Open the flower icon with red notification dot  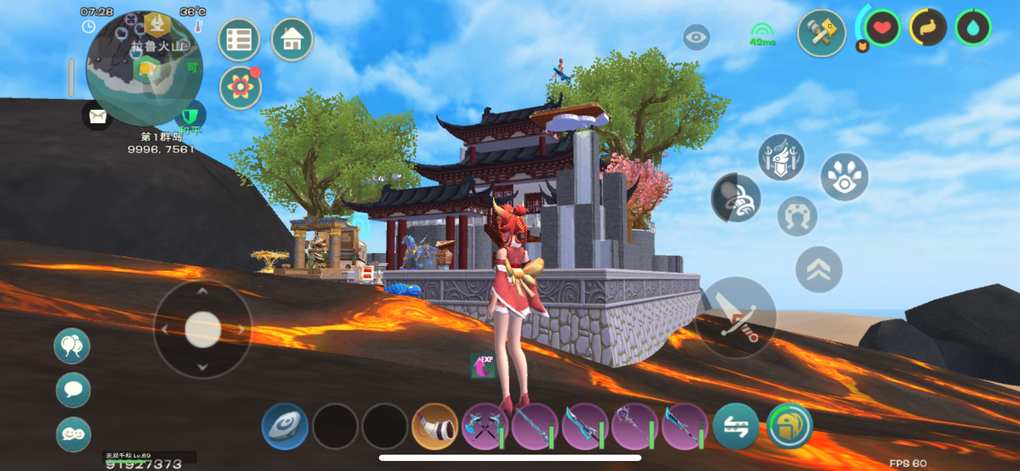pos(240,88)
